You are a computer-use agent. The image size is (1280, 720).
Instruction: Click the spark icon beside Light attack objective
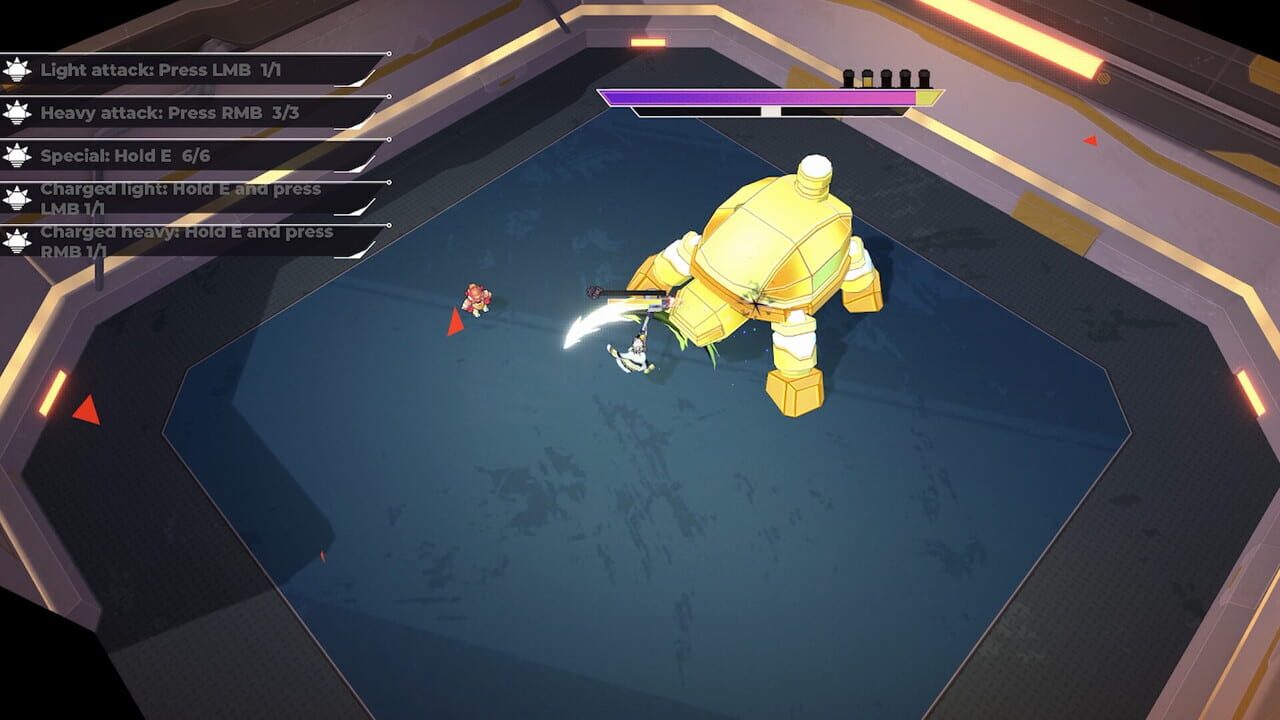coord(15,70)
